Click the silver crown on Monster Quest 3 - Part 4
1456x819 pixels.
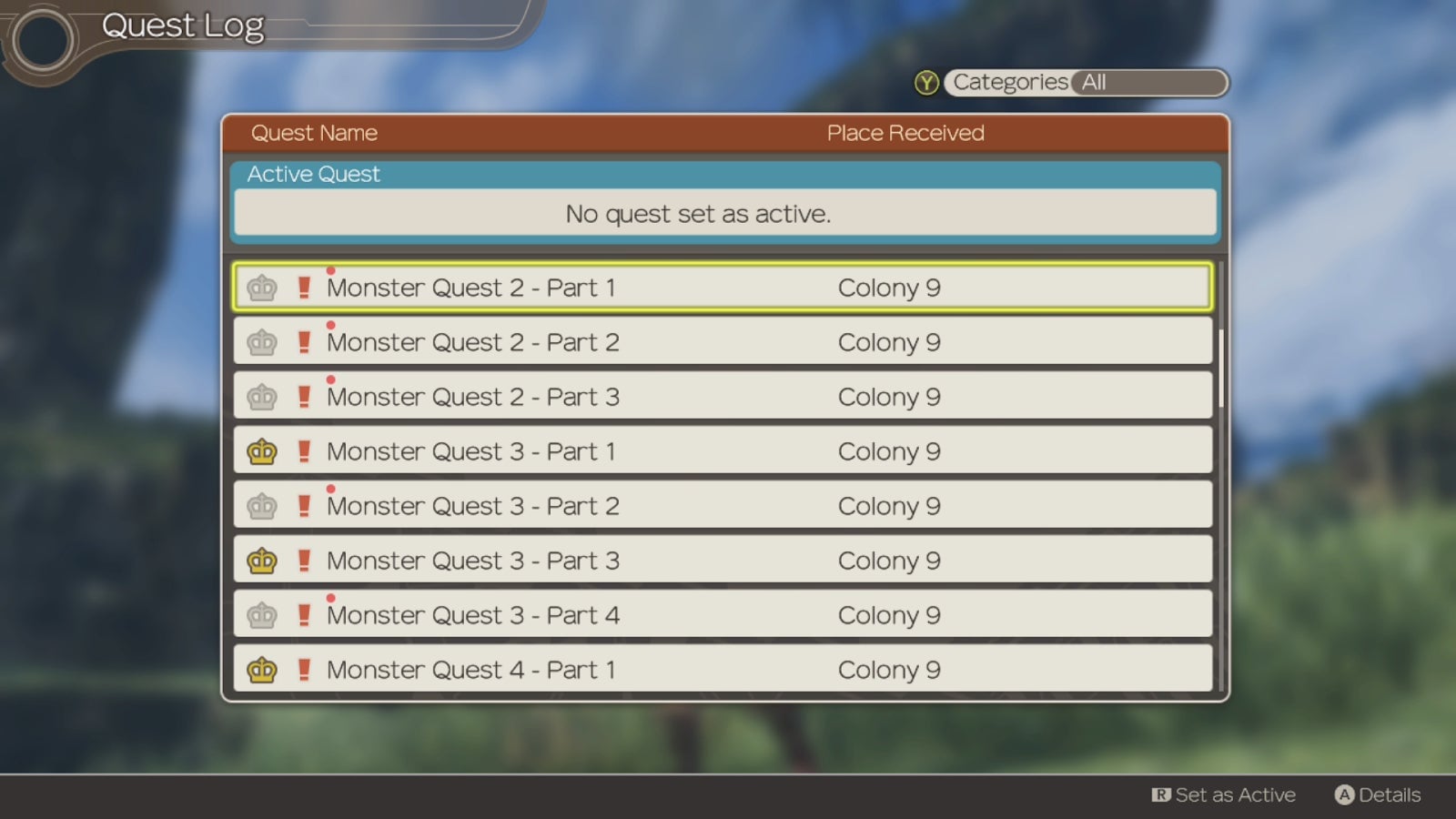(x=261, y=615)
